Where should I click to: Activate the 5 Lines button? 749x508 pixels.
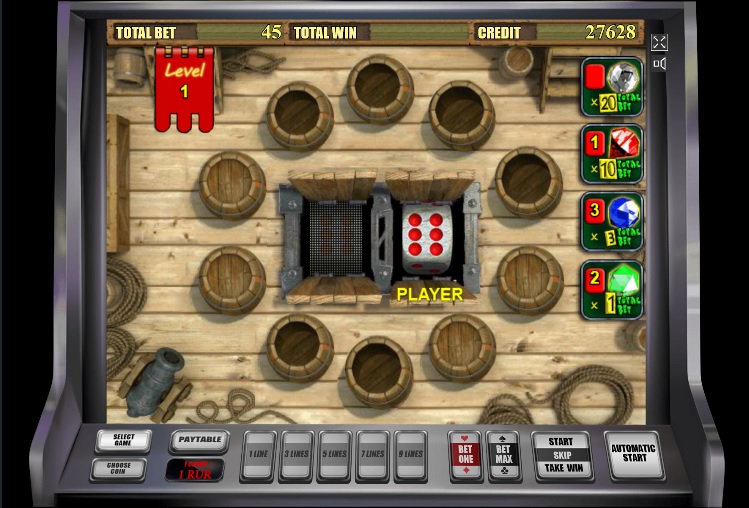click(335, 455)
